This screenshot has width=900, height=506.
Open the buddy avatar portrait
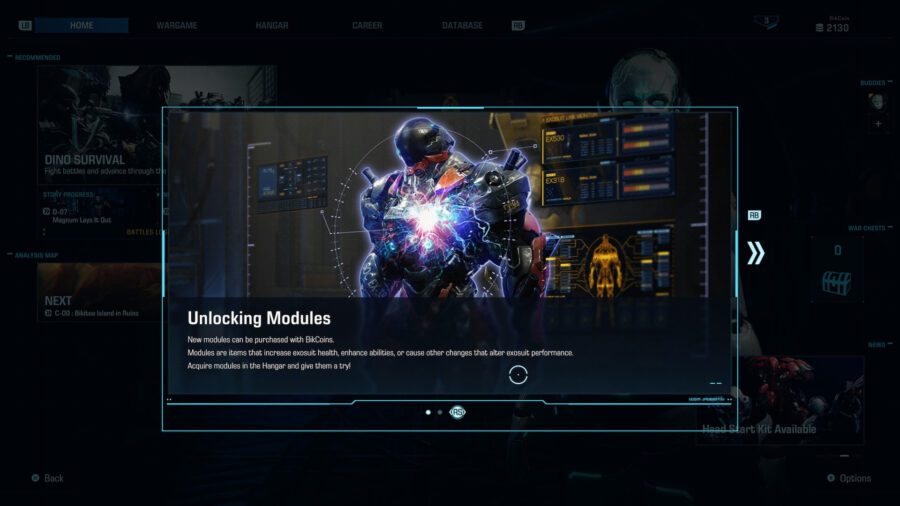tap(877, 101)
